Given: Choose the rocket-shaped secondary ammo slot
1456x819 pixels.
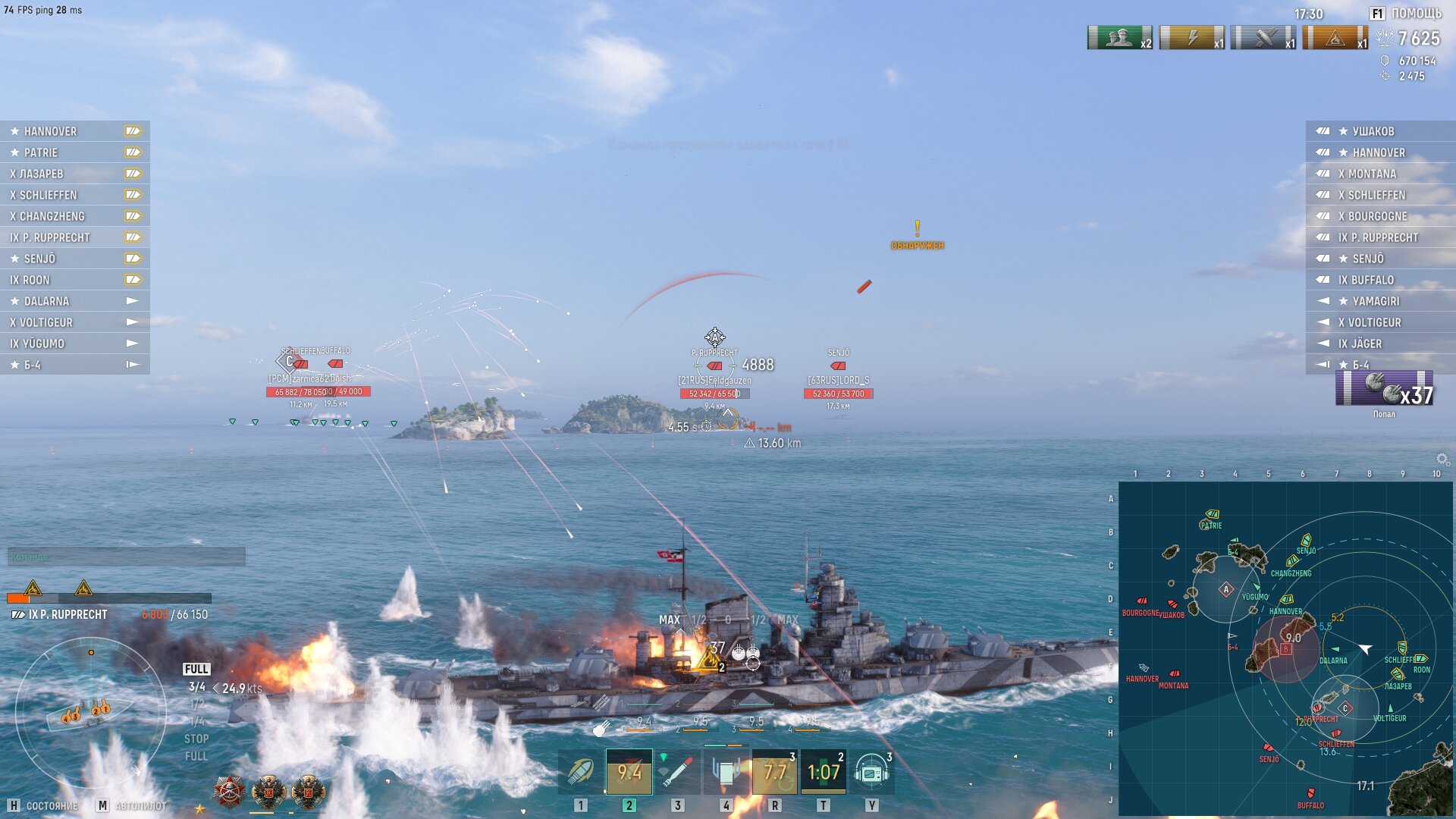Looking at the screenshot, I should pos(676,772).
